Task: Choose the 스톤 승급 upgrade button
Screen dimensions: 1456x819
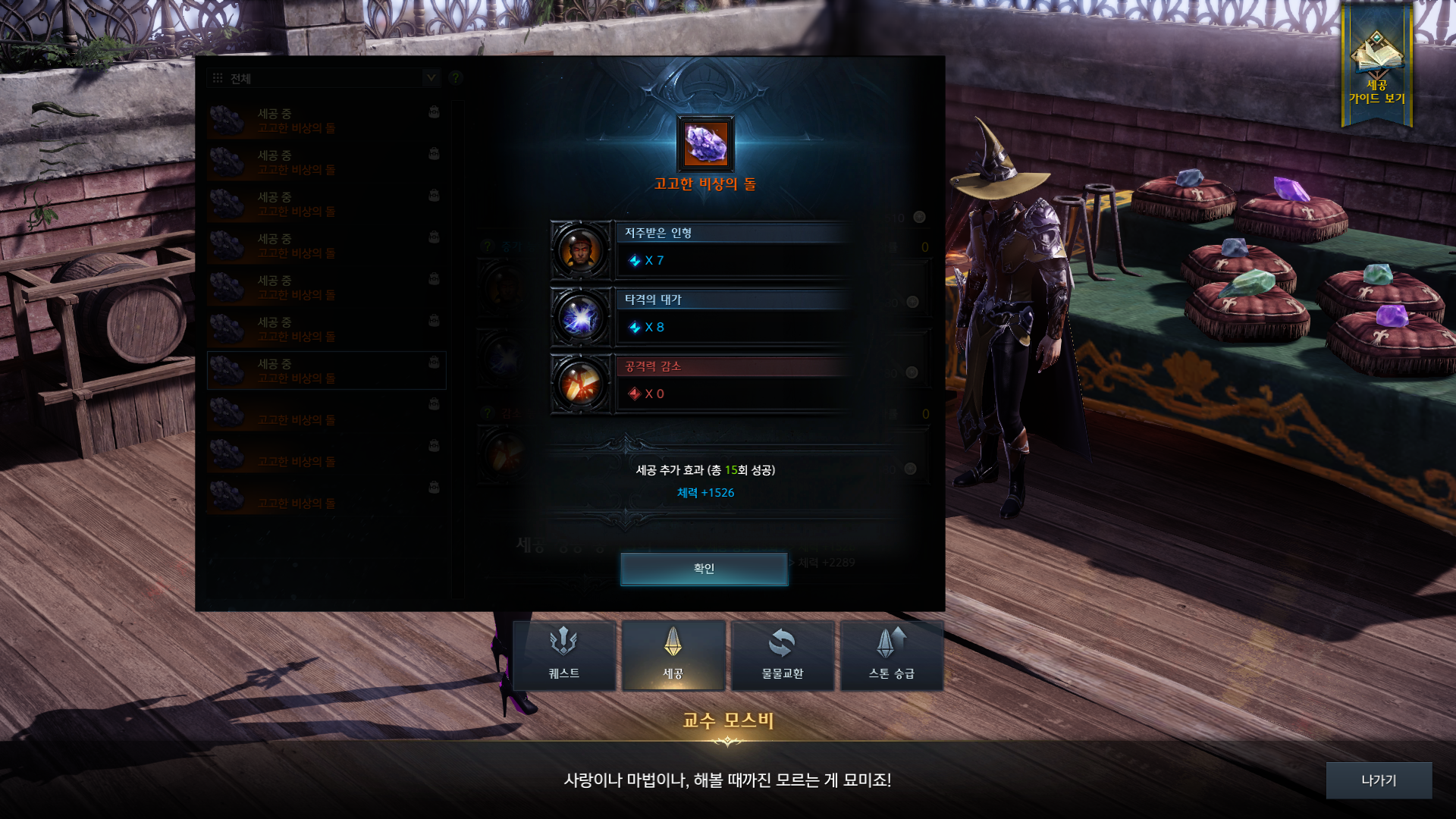Action: (891, 655)
